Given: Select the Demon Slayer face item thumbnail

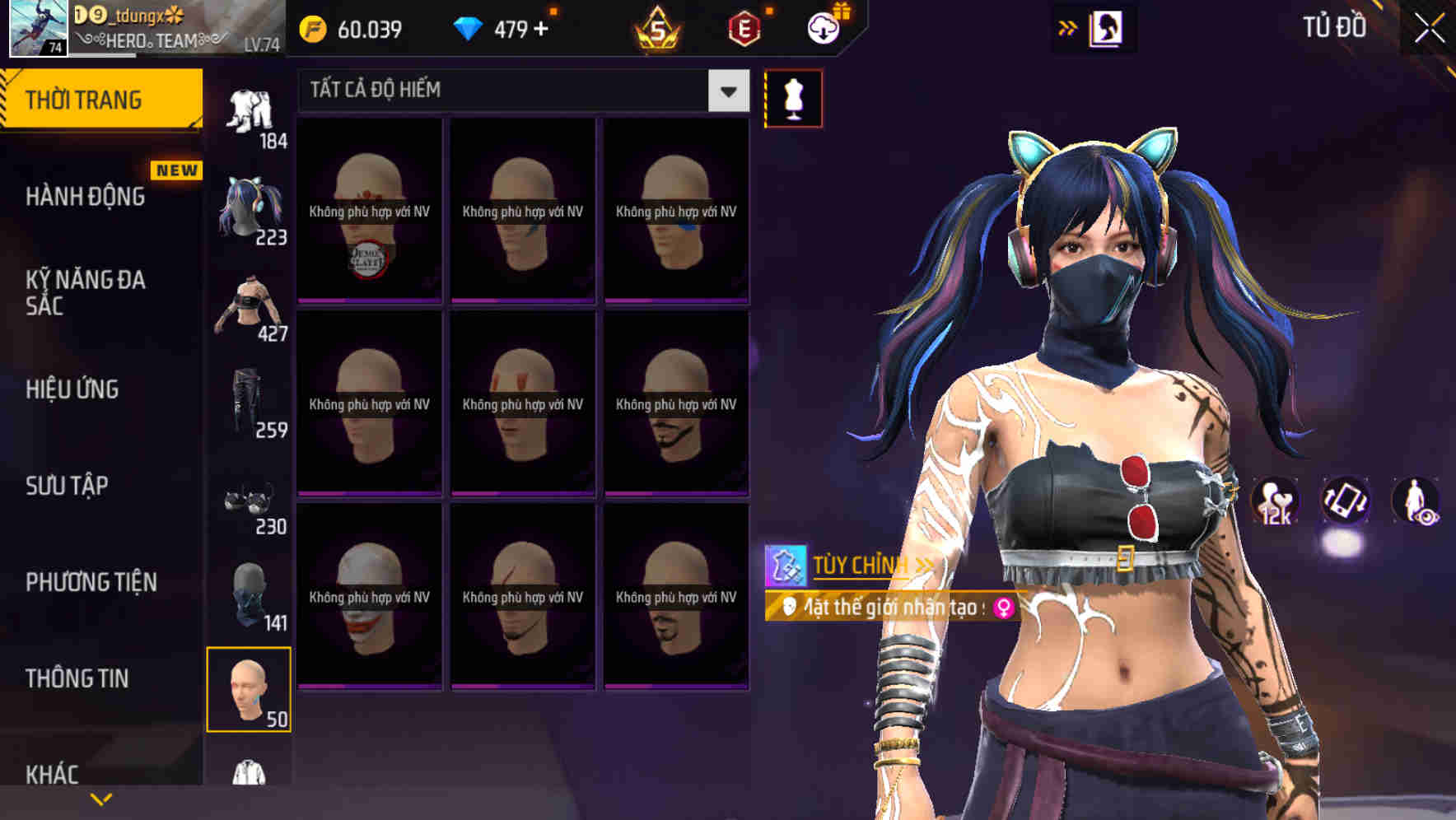Looking at the screenshot, I should point(368,210).
